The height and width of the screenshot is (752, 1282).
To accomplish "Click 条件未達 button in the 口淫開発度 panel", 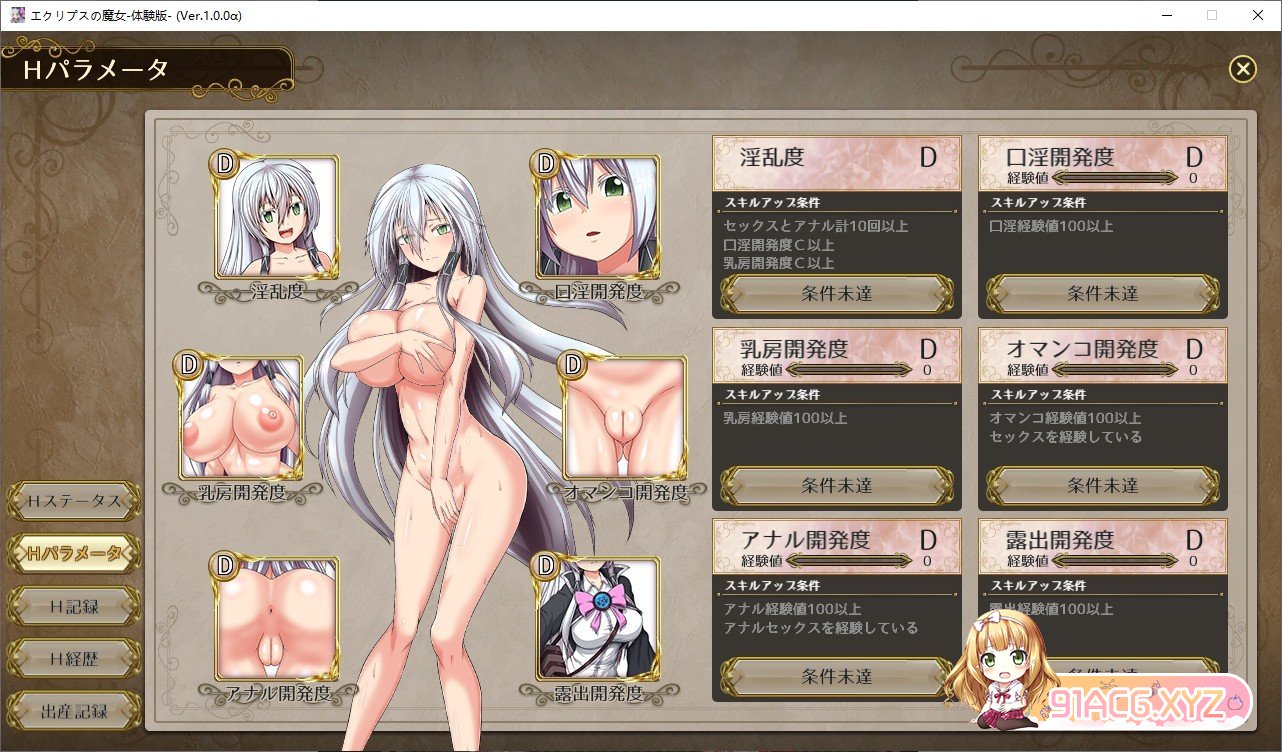I will point(1103,294).
